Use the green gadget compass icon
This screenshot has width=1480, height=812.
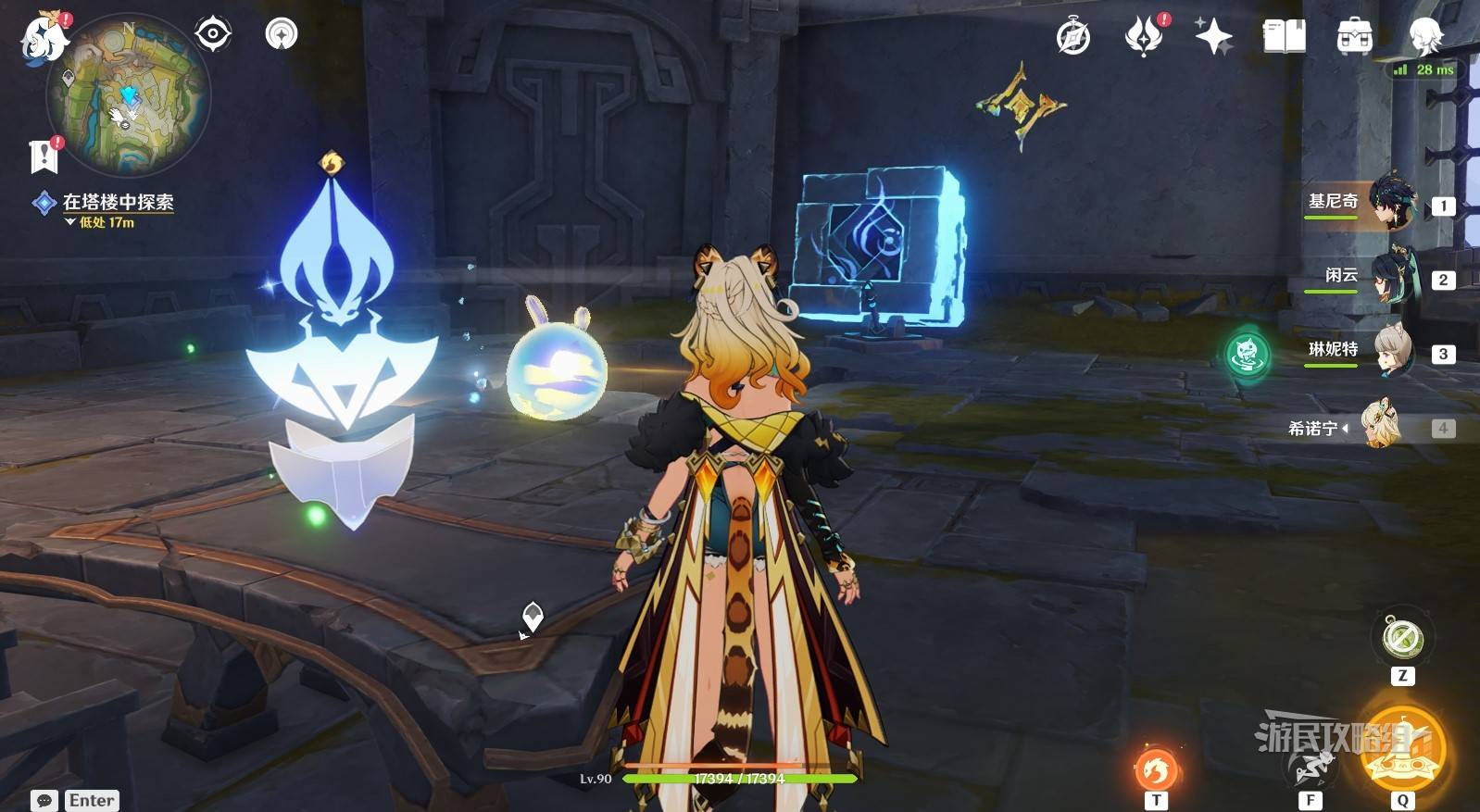[x=1402, y=639]
